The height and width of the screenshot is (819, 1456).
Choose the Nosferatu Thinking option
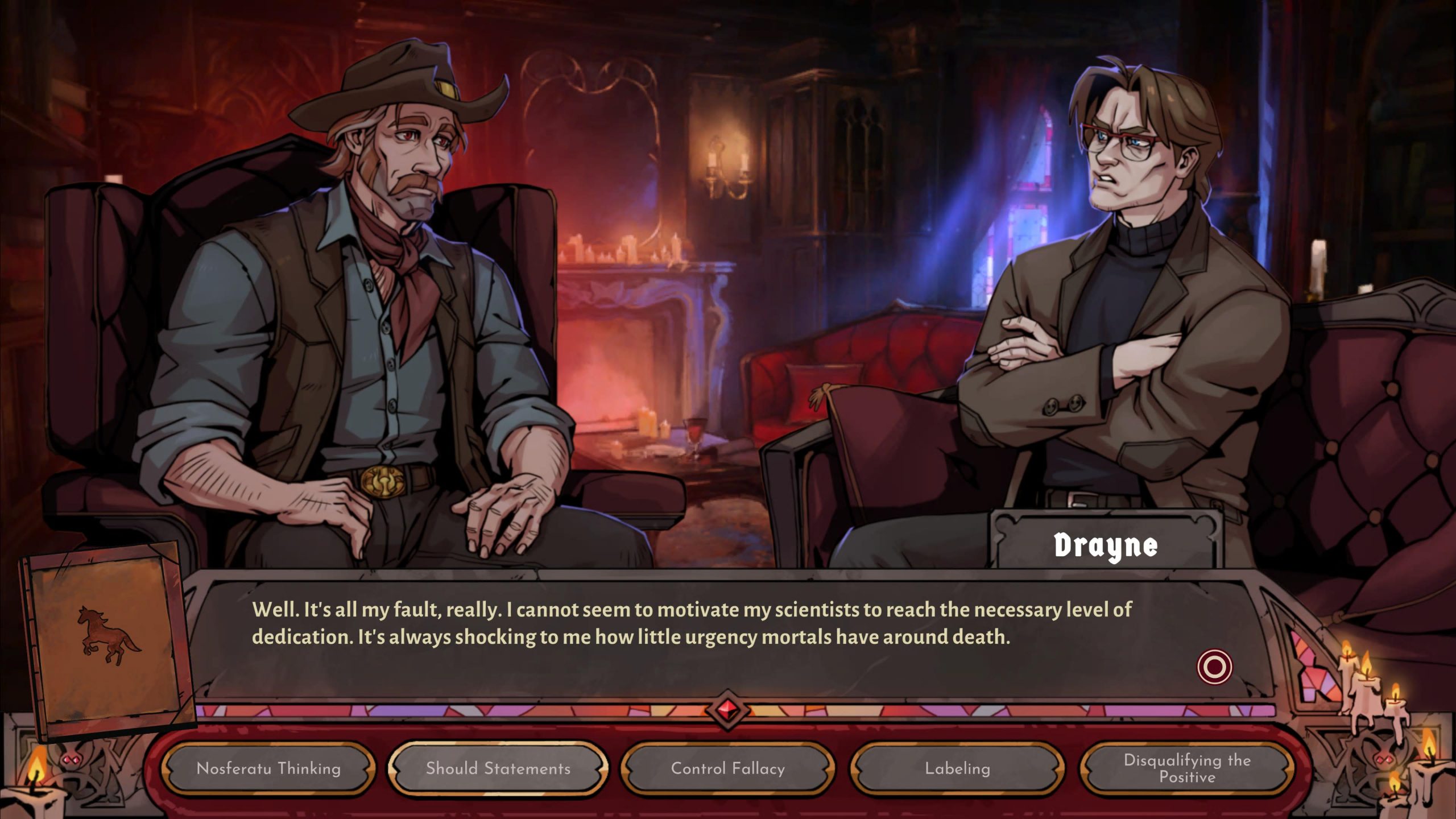[268, 768]
